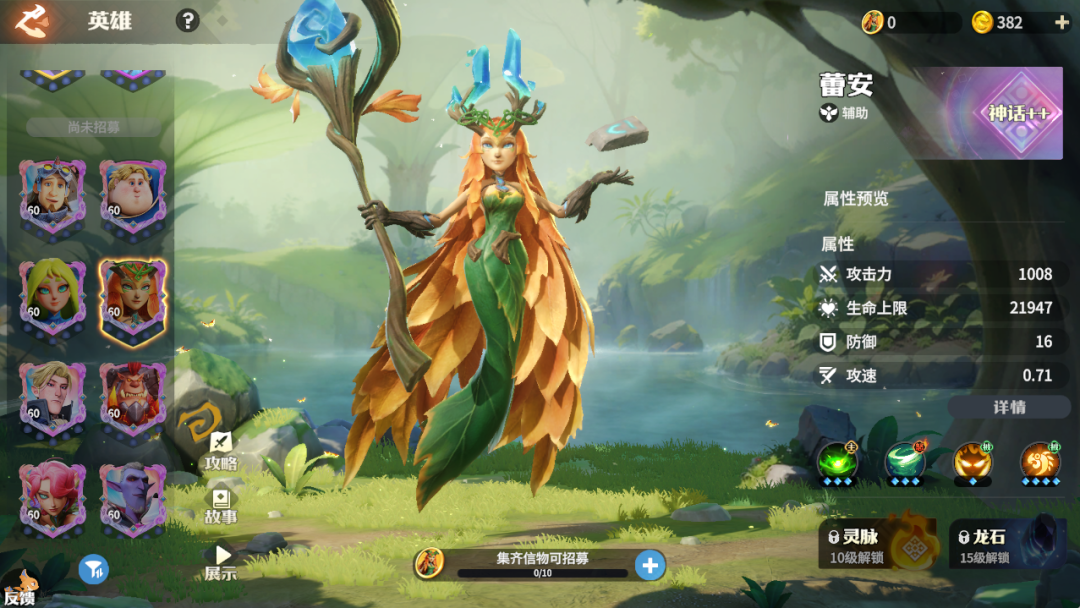Open the question mark help button
The width and height of the screenshot is (1080, 608).
click(187, 21)
